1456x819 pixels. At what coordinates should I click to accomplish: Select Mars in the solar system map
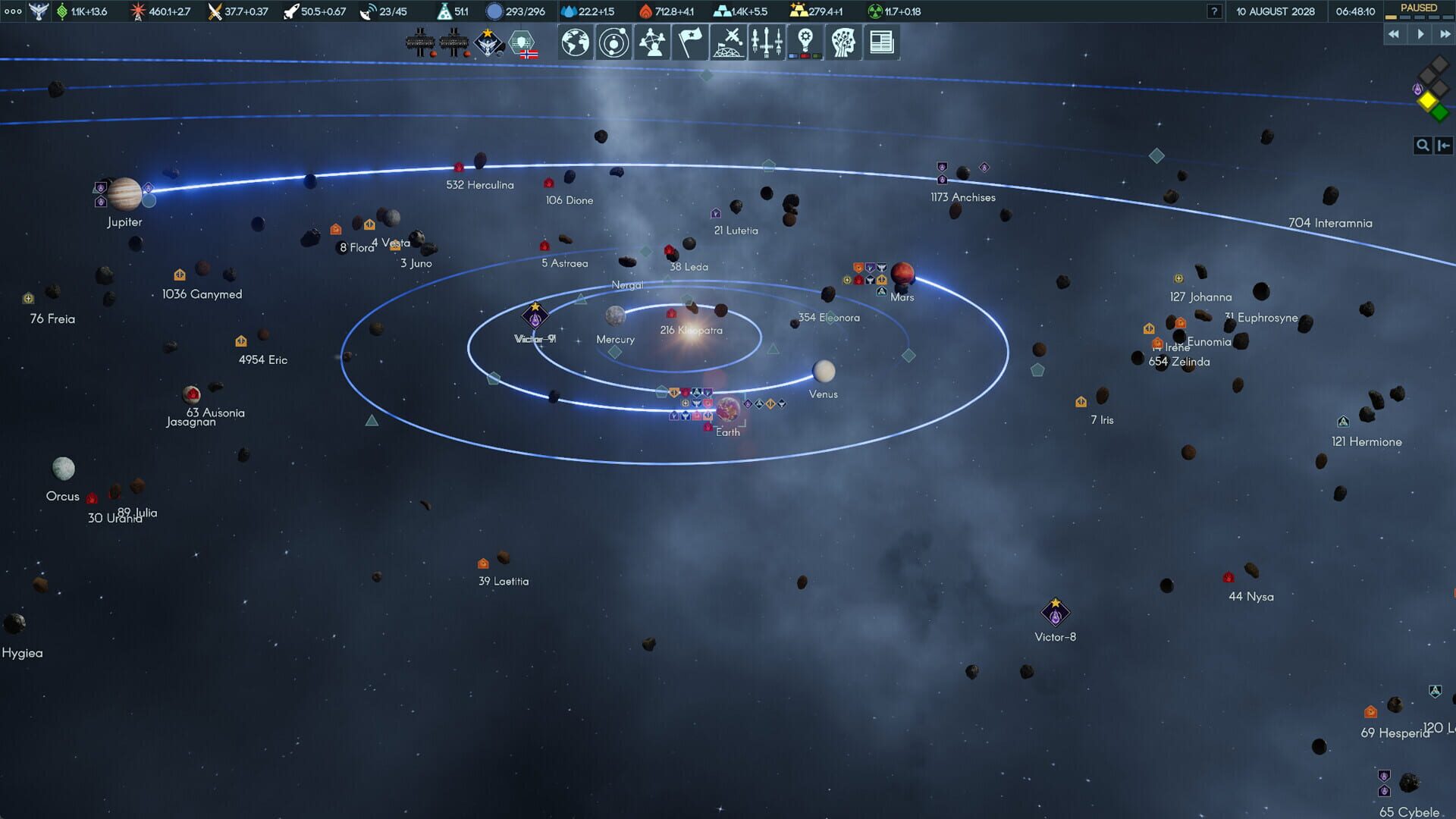904,275
